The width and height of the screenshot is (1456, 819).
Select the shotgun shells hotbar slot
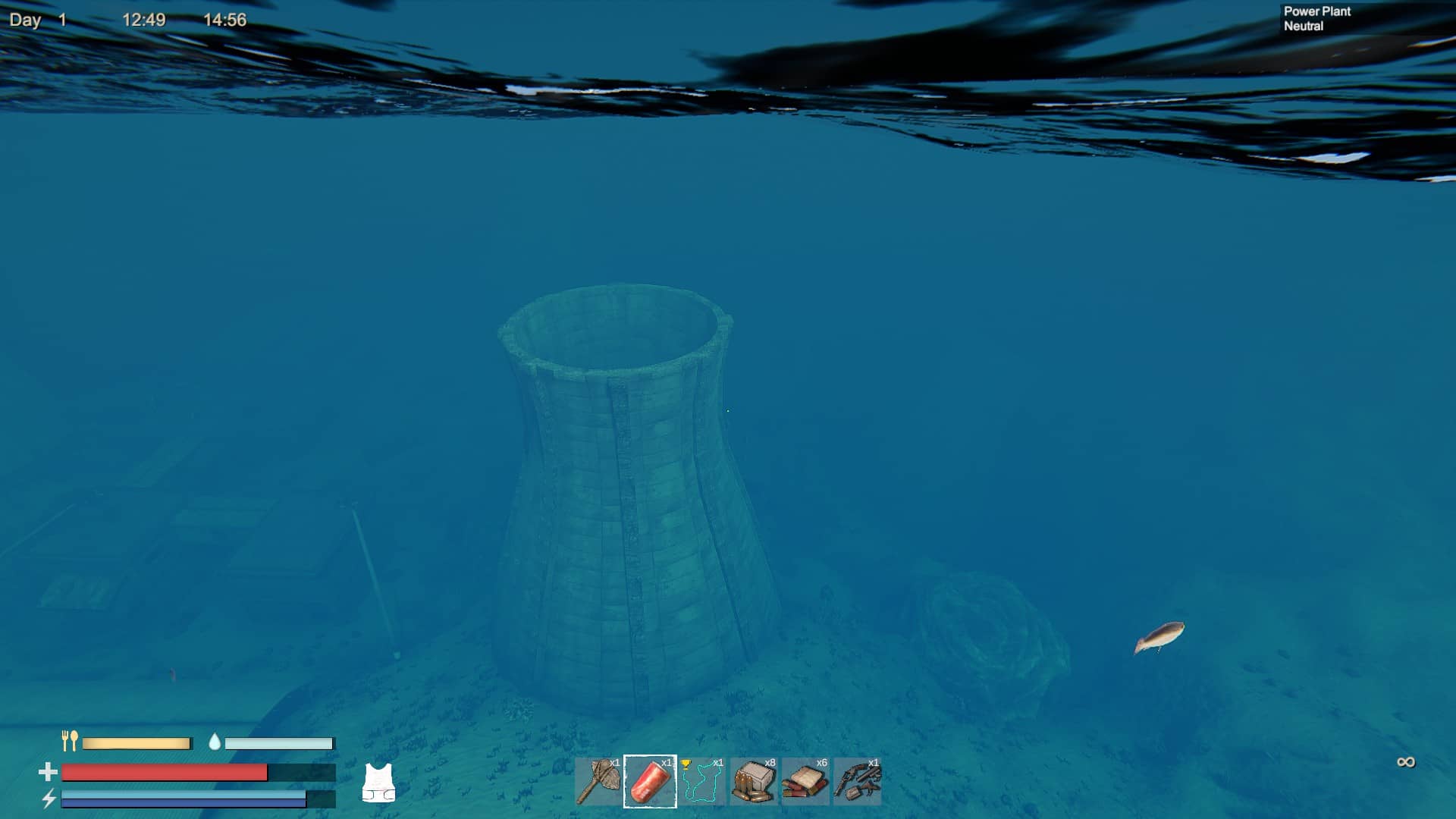[x=805, y=781]
